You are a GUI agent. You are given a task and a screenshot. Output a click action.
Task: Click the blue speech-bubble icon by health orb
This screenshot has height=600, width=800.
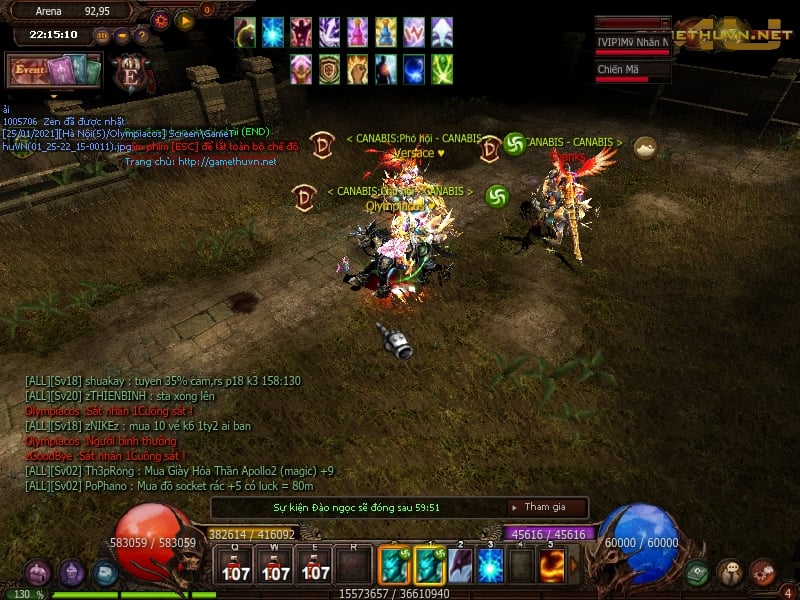[x=105, y=573]
